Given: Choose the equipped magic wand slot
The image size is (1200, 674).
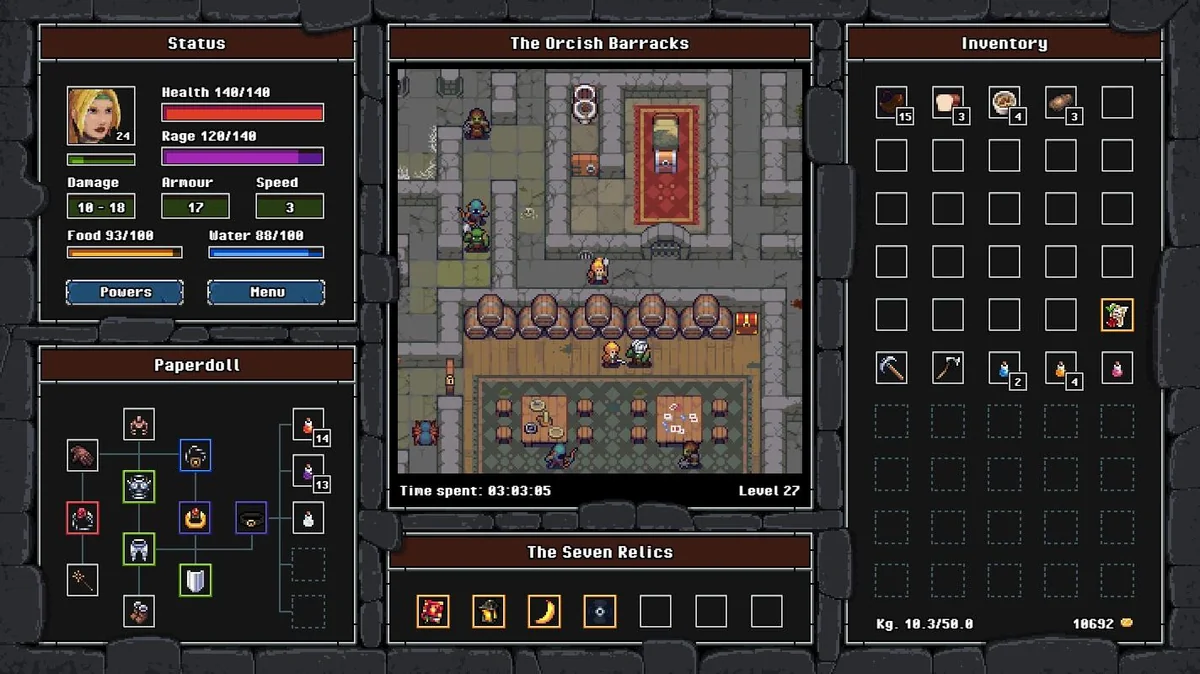Looking at the screenshot, I should (83, 579).
